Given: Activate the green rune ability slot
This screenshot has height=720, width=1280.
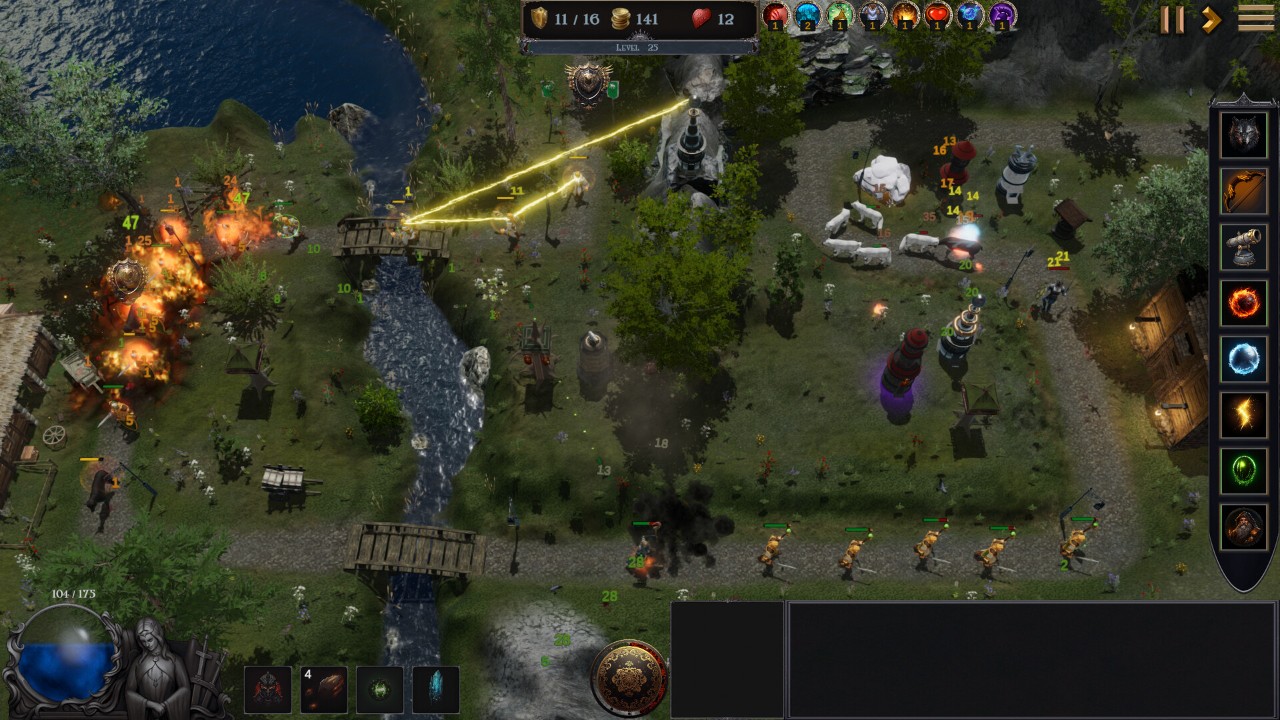Looking at the screenshot, I should click(380, 690).
